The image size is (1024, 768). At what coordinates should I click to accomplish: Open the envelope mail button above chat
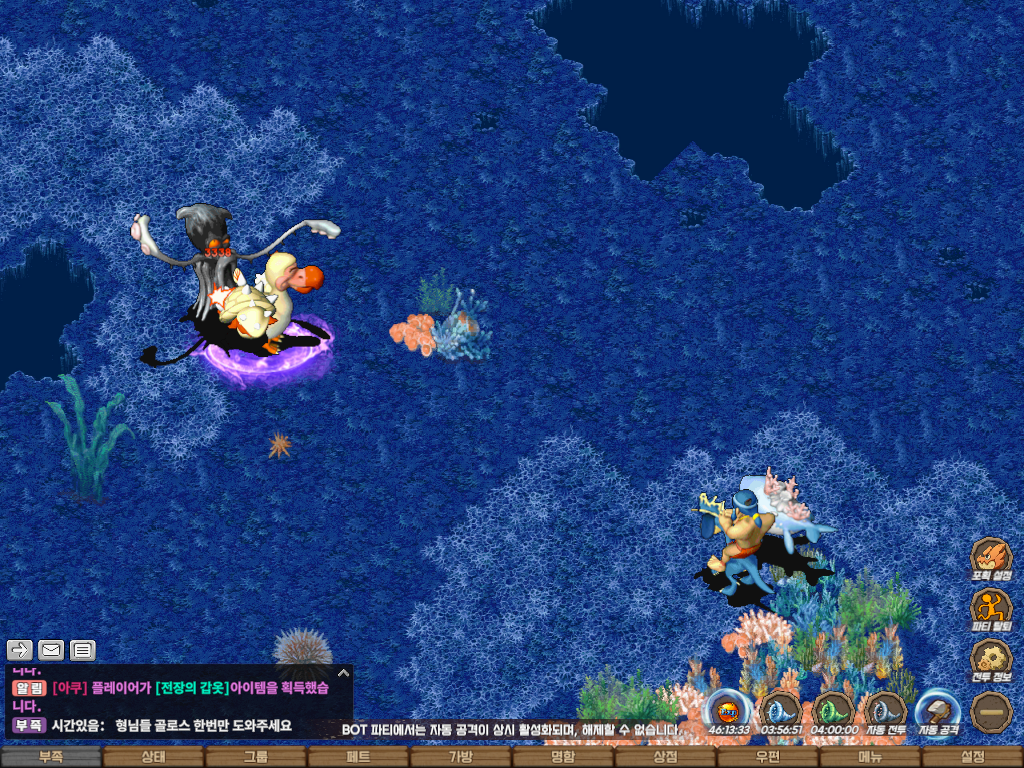(x=51, y=650)
